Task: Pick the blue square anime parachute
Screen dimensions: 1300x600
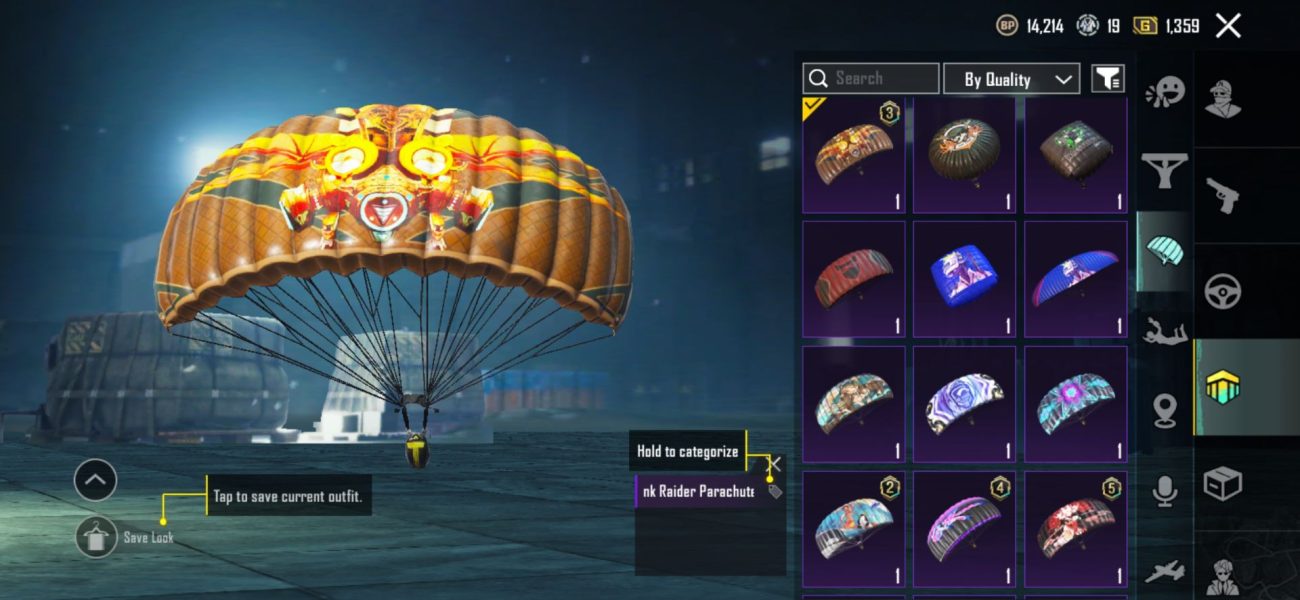Action: click(964, 279)
